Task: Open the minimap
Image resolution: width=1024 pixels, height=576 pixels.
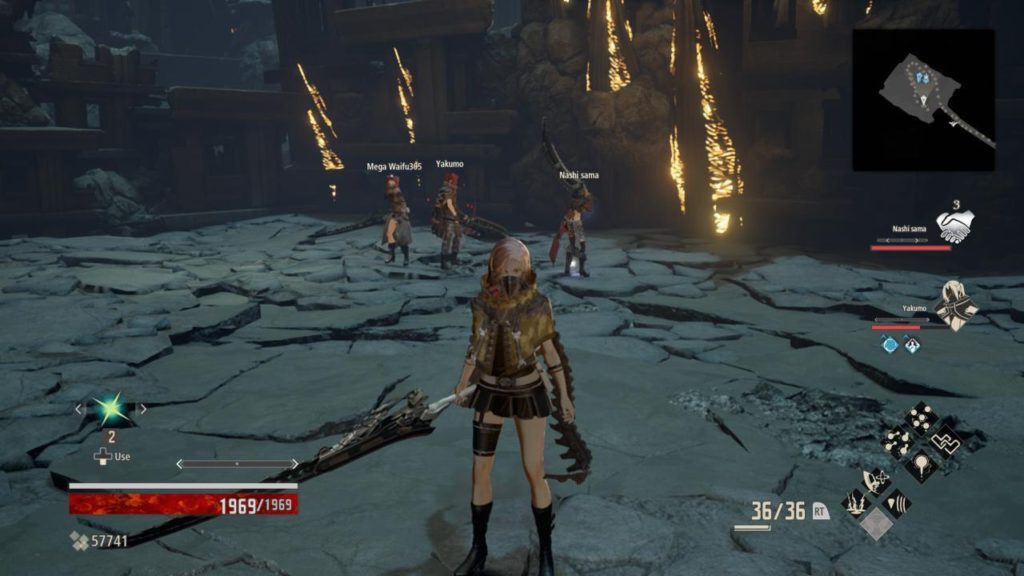Action: click(923, 99)
